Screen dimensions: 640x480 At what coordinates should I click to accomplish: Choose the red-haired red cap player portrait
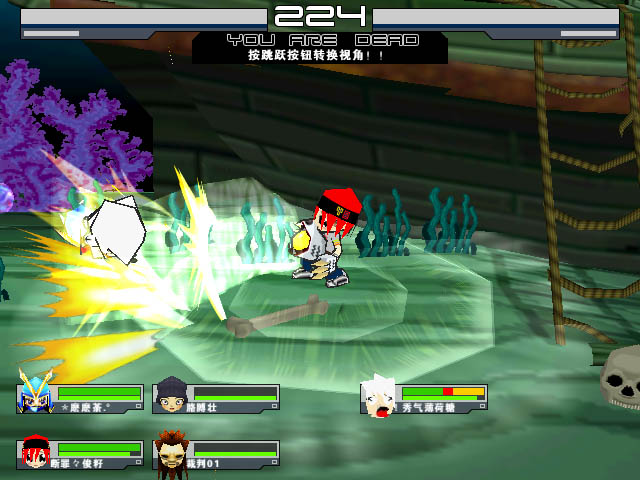click(x=35, y=453)
